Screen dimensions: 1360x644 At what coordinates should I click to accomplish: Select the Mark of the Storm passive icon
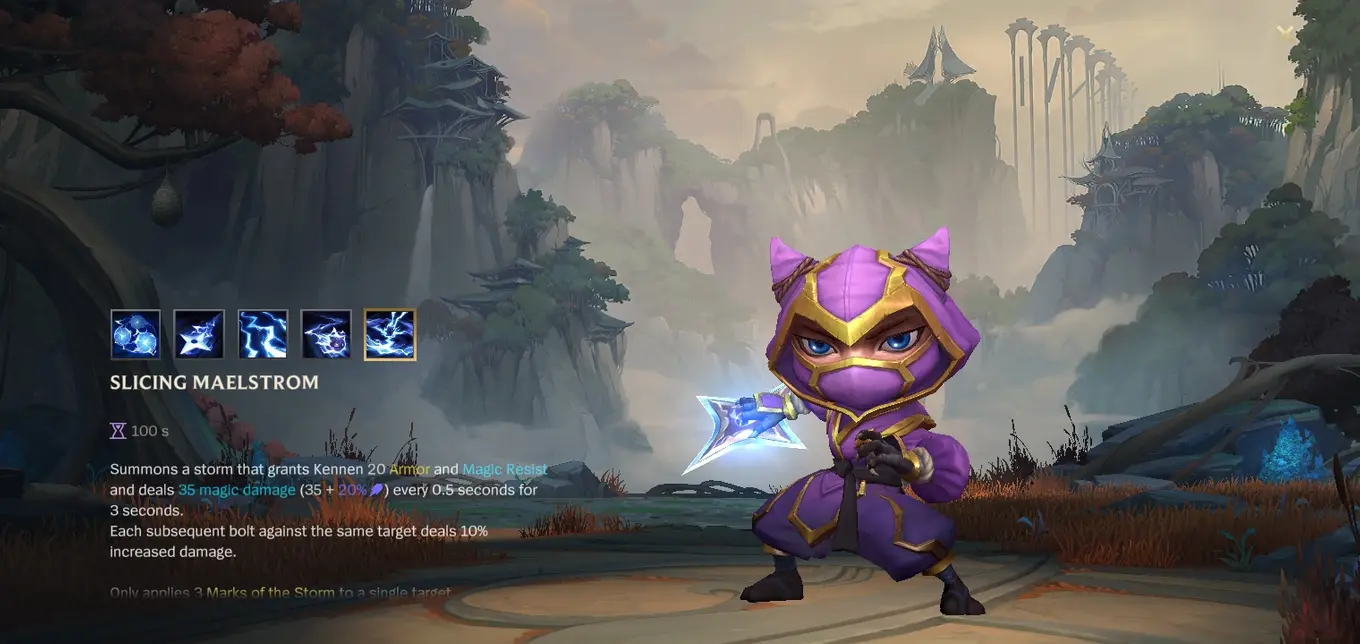coord(135,334)
